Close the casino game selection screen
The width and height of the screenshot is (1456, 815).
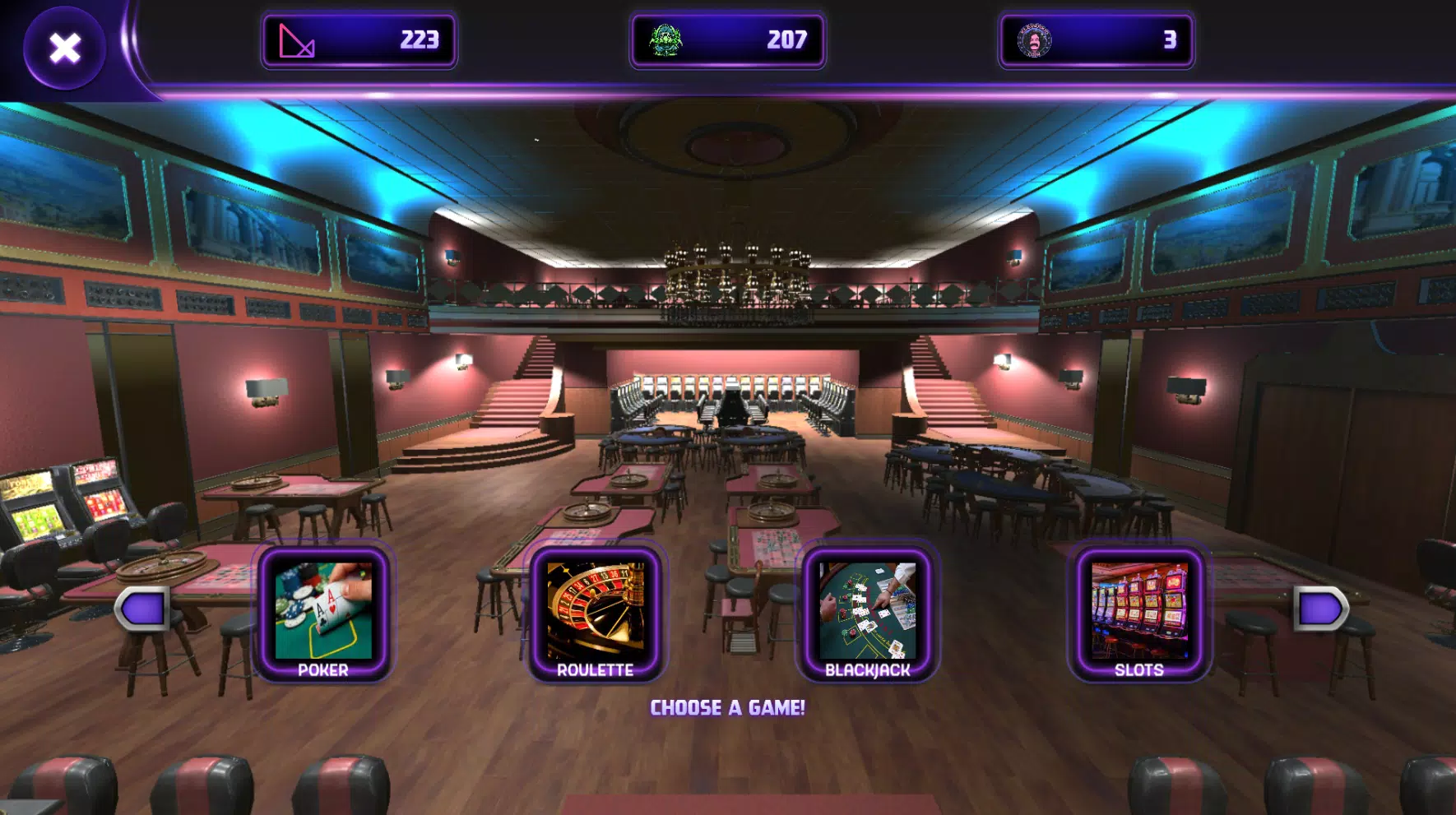click(64, 48)
